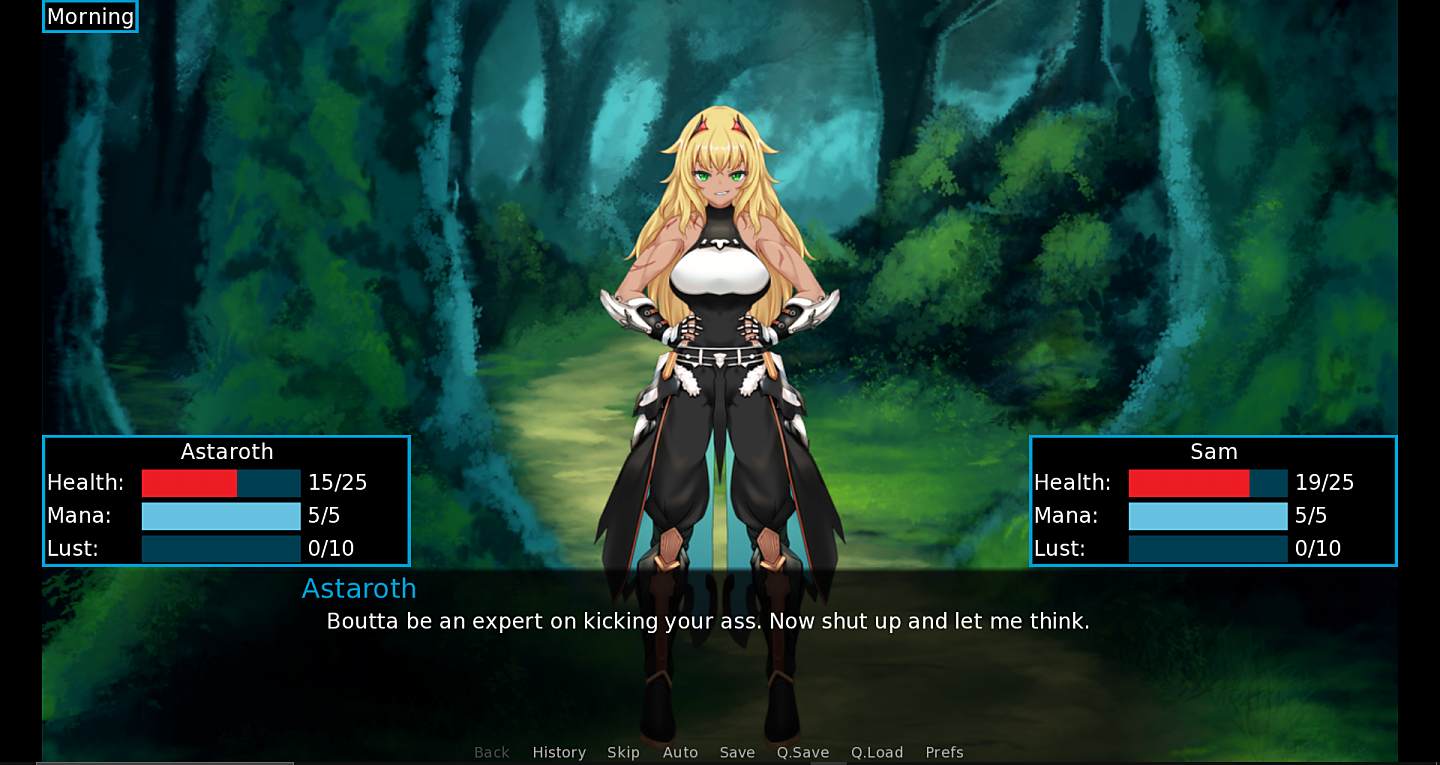The width and height of the screenshot is (1440, 765).
Task: Click Astaroth's Mana bar
Action: coord(221,516)
